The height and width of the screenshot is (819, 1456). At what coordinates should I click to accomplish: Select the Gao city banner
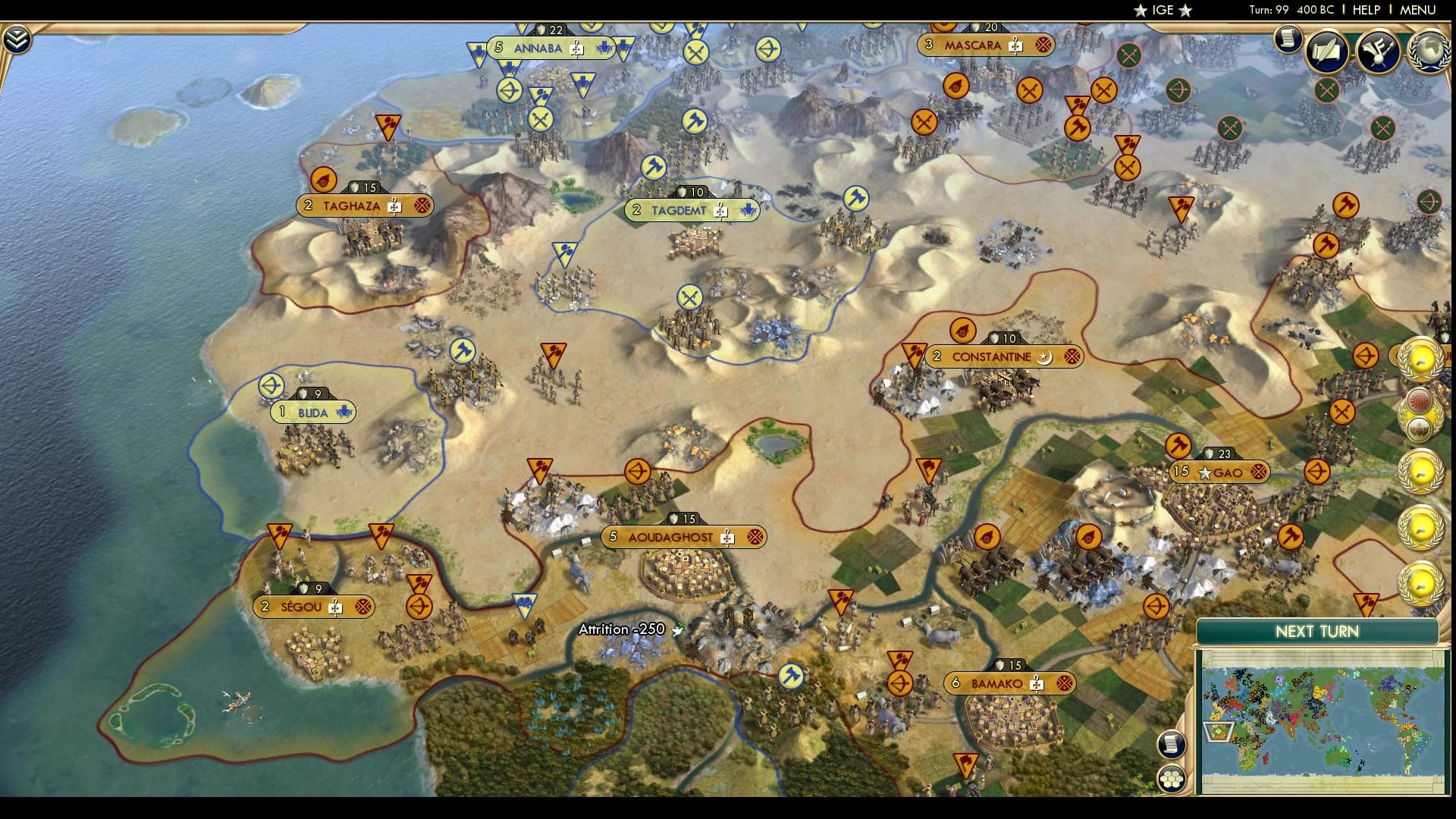coord(1222,471)
